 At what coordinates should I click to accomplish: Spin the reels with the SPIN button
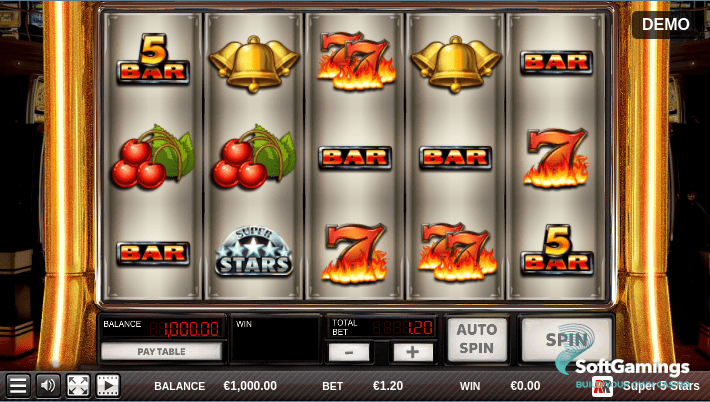coord(566,339)
